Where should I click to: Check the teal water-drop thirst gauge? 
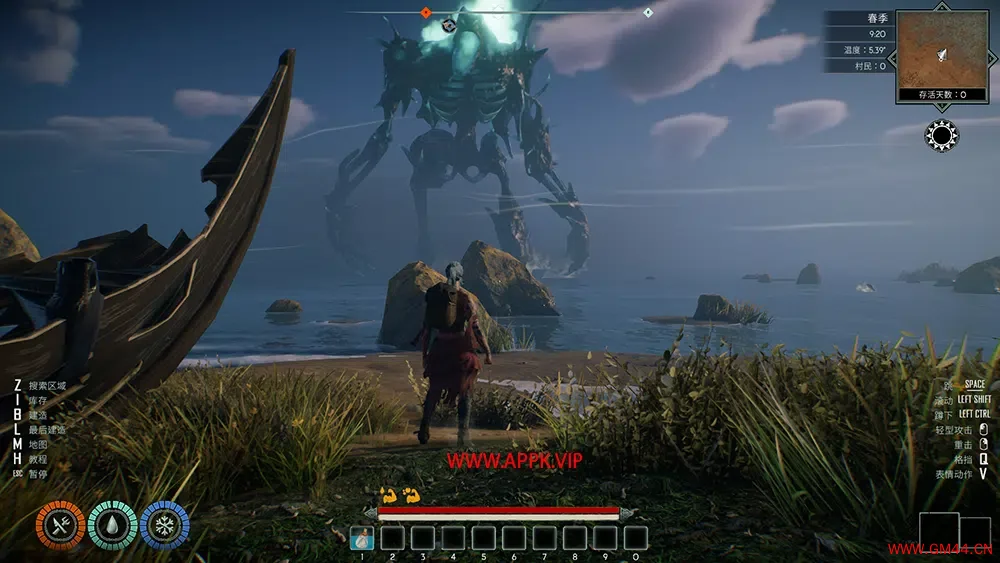point(112,526)
